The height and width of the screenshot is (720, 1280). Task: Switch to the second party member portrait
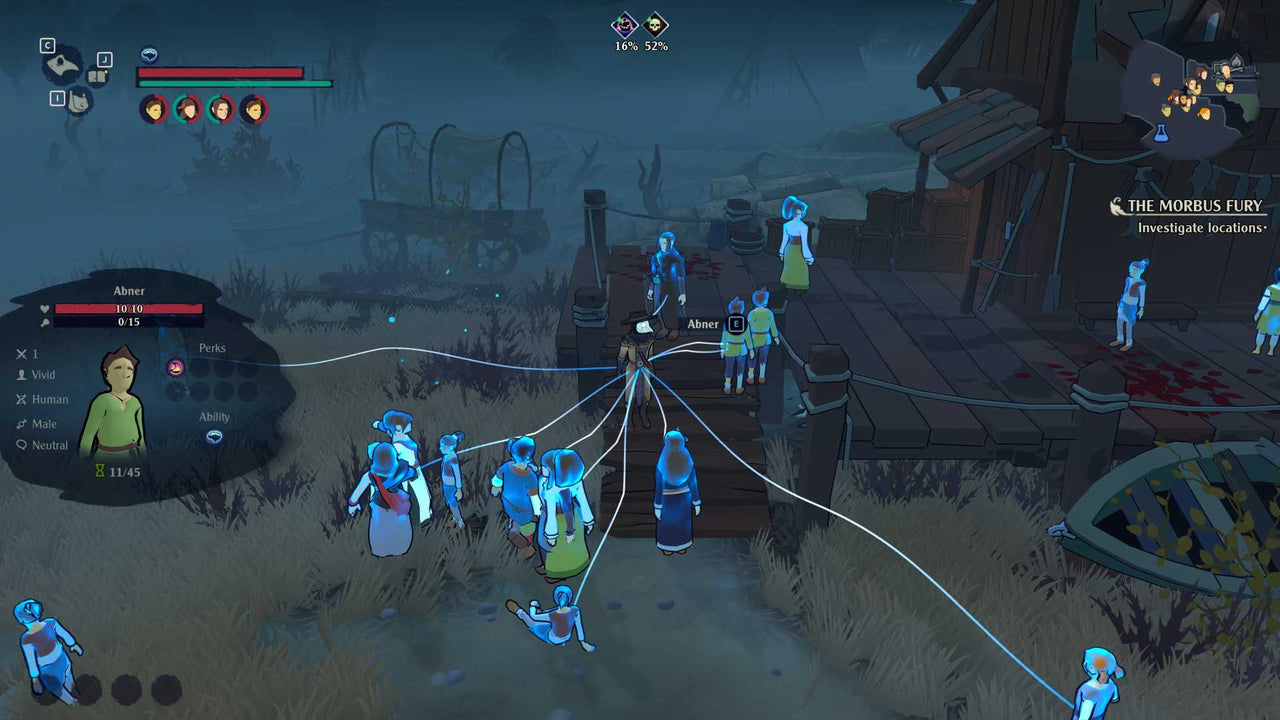pos(186,110)
